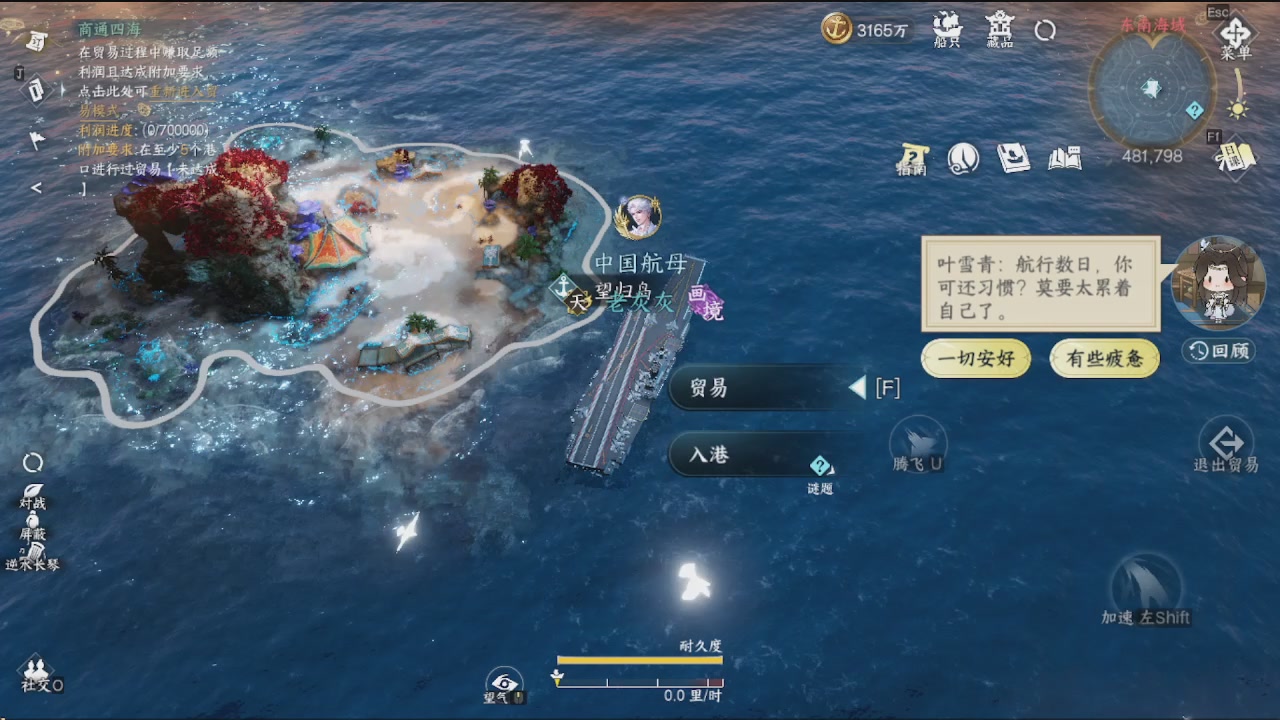Toggle the 屏蔽 hide-players icon

pyautogui.click(x=33, y=524)
